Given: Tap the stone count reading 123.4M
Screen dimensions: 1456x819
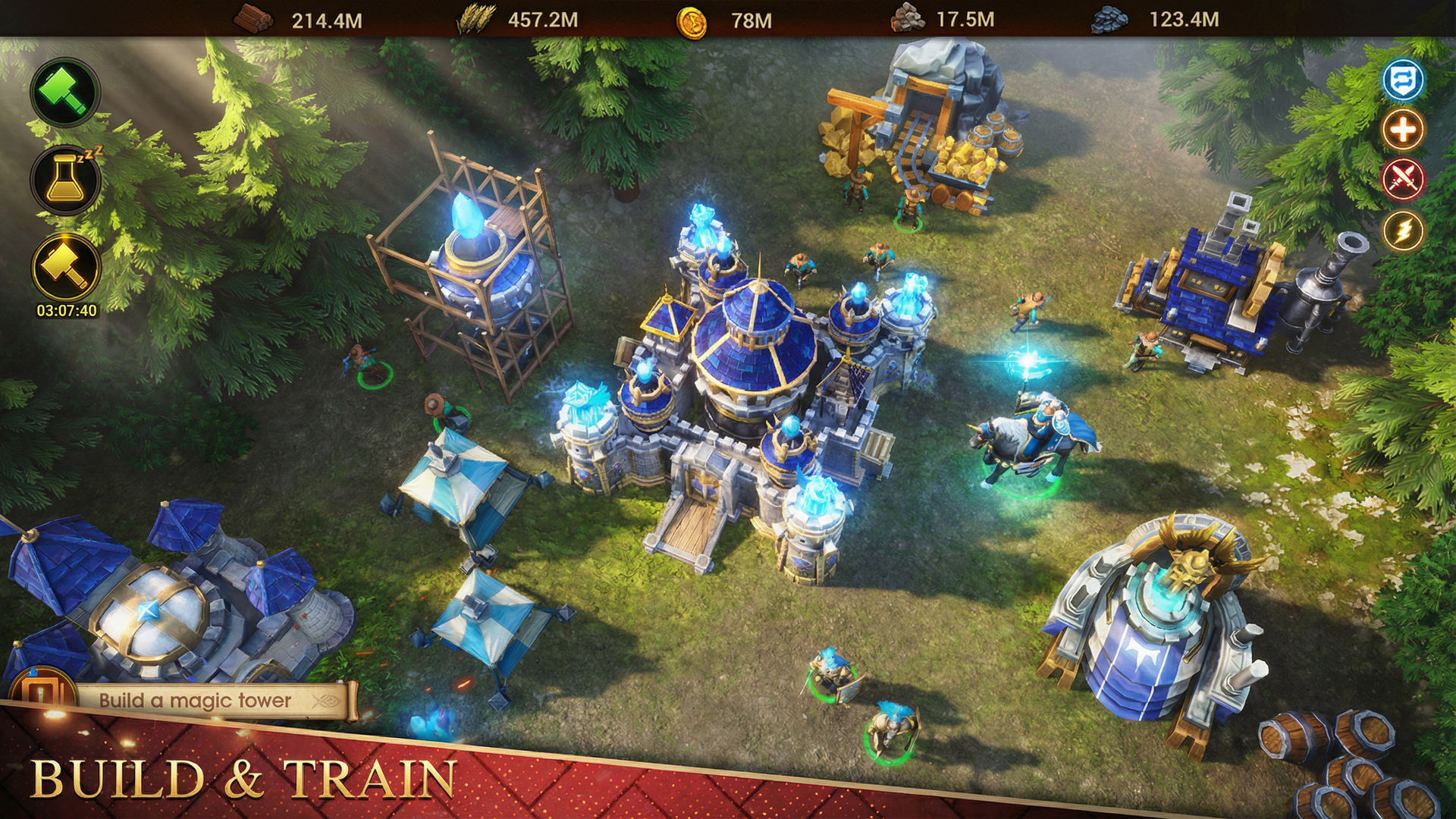Looking at the screenshot, I should coord(1185,17).
